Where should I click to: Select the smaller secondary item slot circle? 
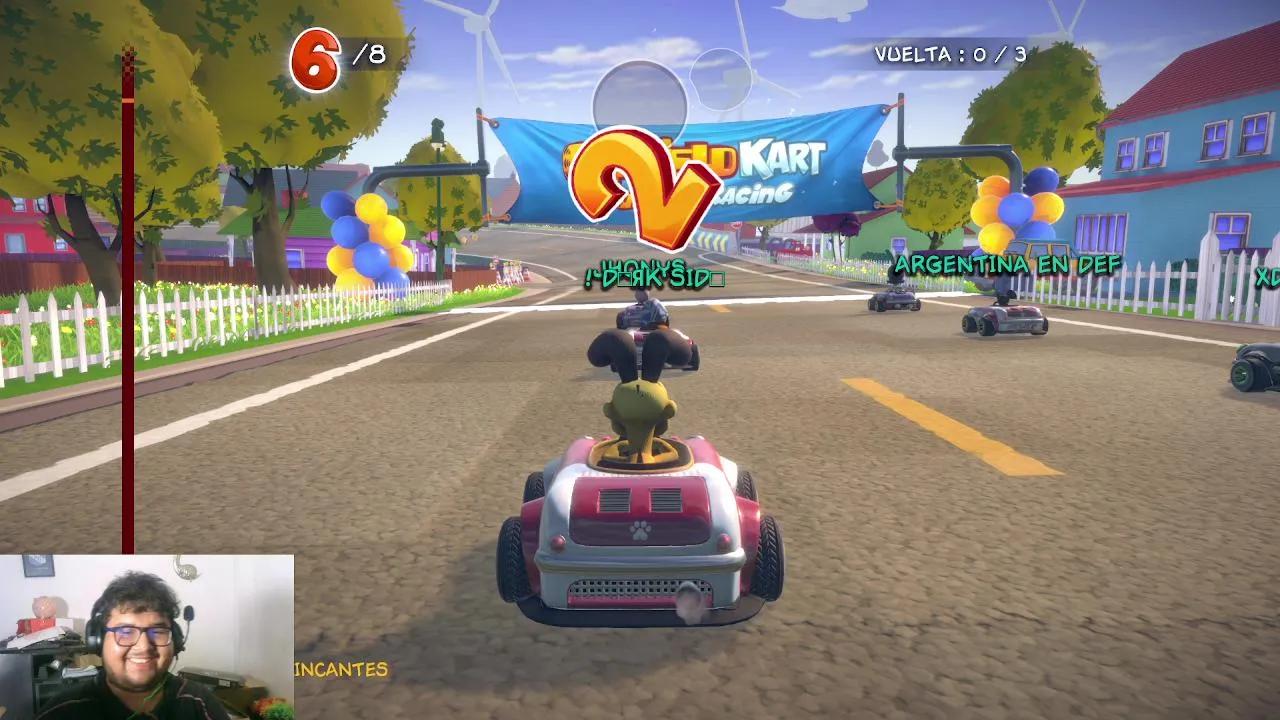click(x=721, y=79)
